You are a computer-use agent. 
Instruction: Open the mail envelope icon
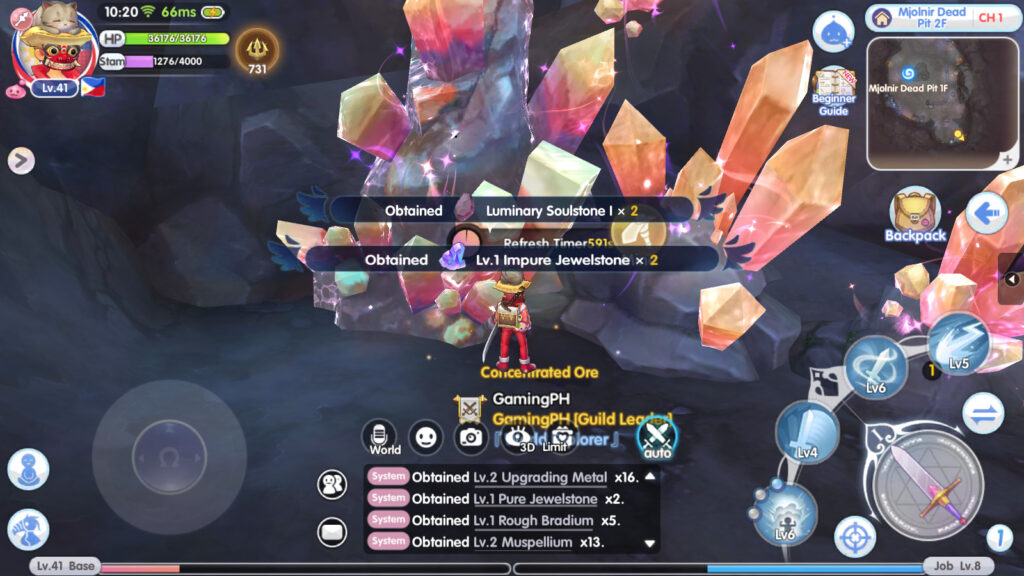[x=333, y=533]
